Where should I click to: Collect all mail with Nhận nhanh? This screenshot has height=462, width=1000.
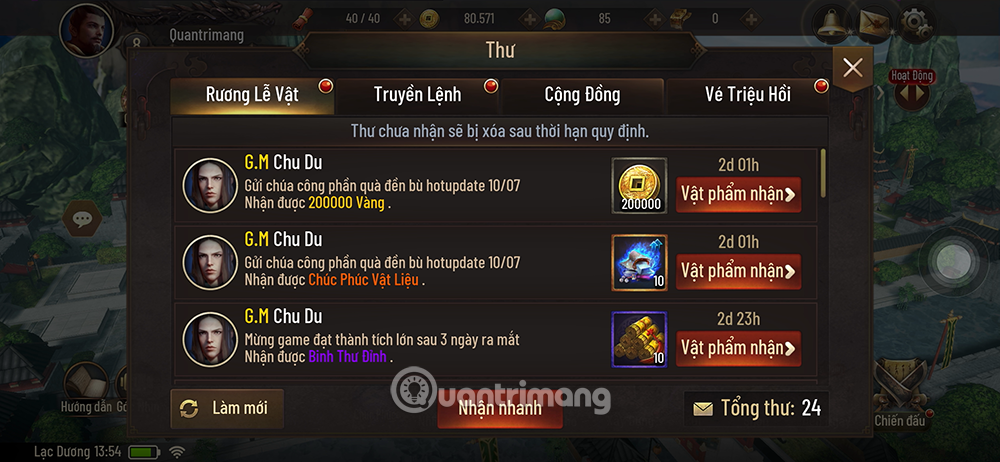tap(500, 408)
